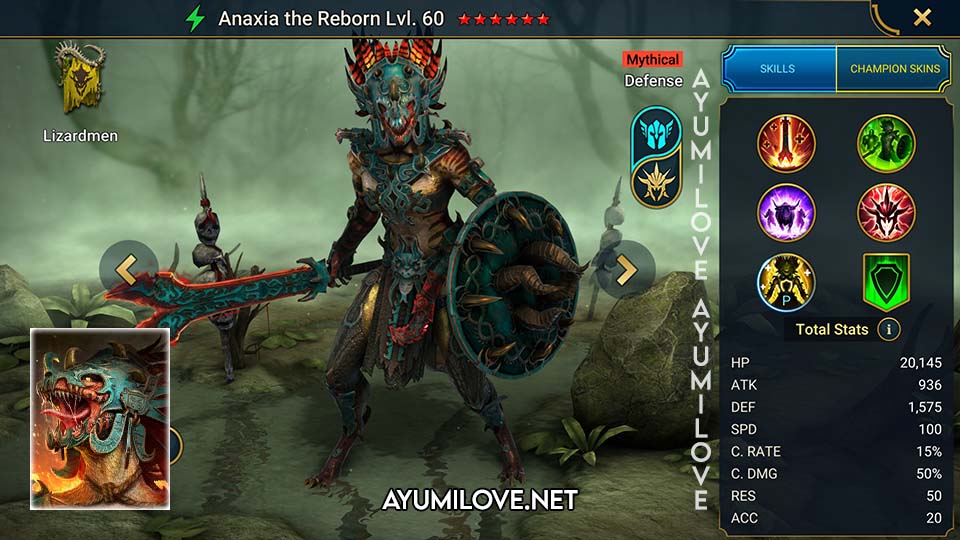View the golden passive skill icon

[786, 282]
